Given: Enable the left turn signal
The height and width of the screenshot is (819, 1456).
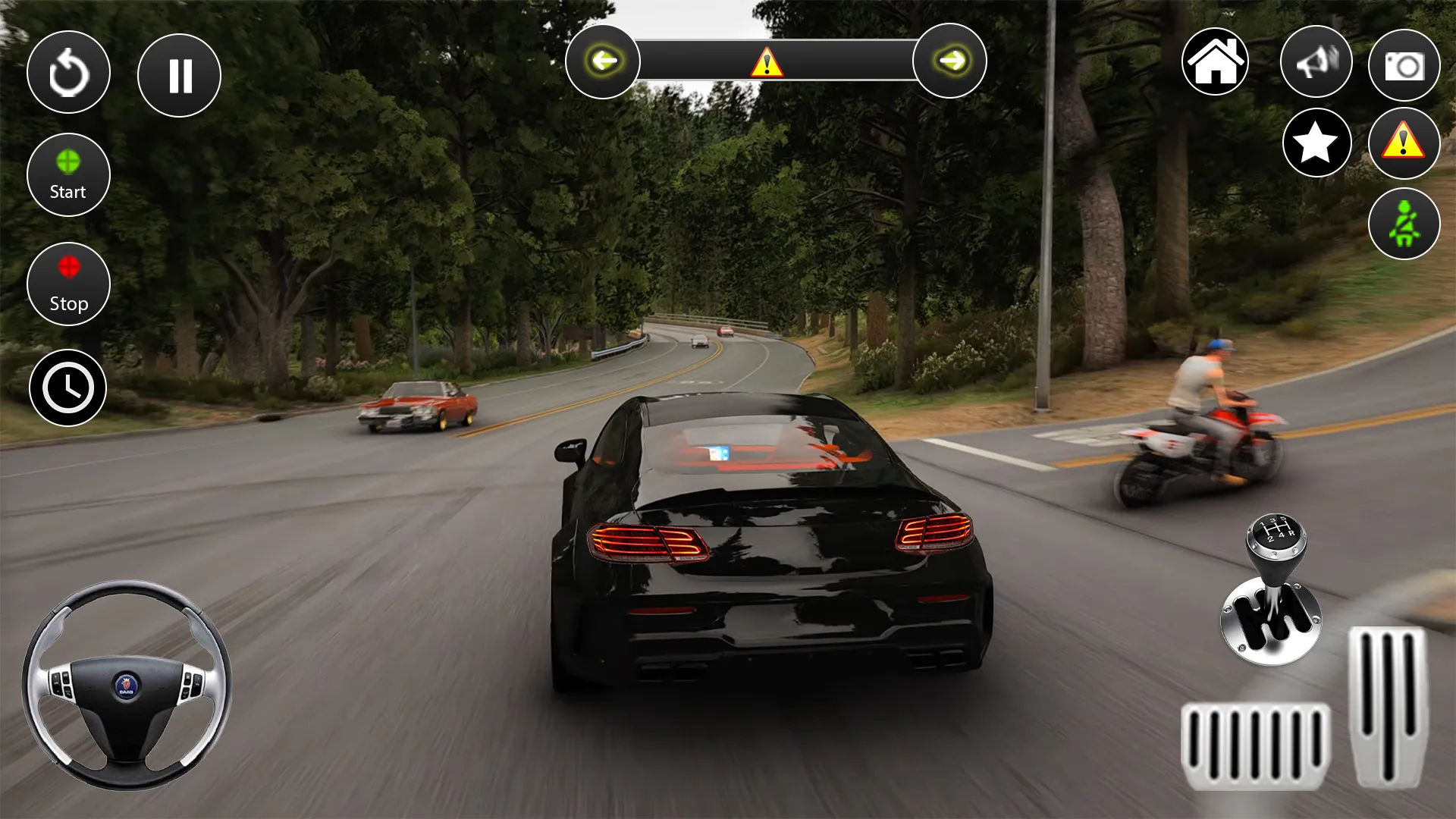Looking at the screenshot, I should [603, 61].
